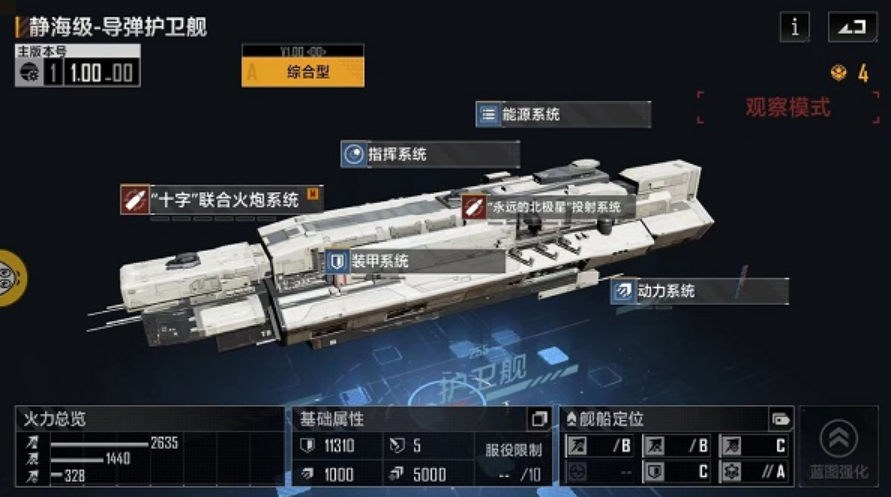Choose the 综合型 ship variant tab
891x497 pixels.
303,71
